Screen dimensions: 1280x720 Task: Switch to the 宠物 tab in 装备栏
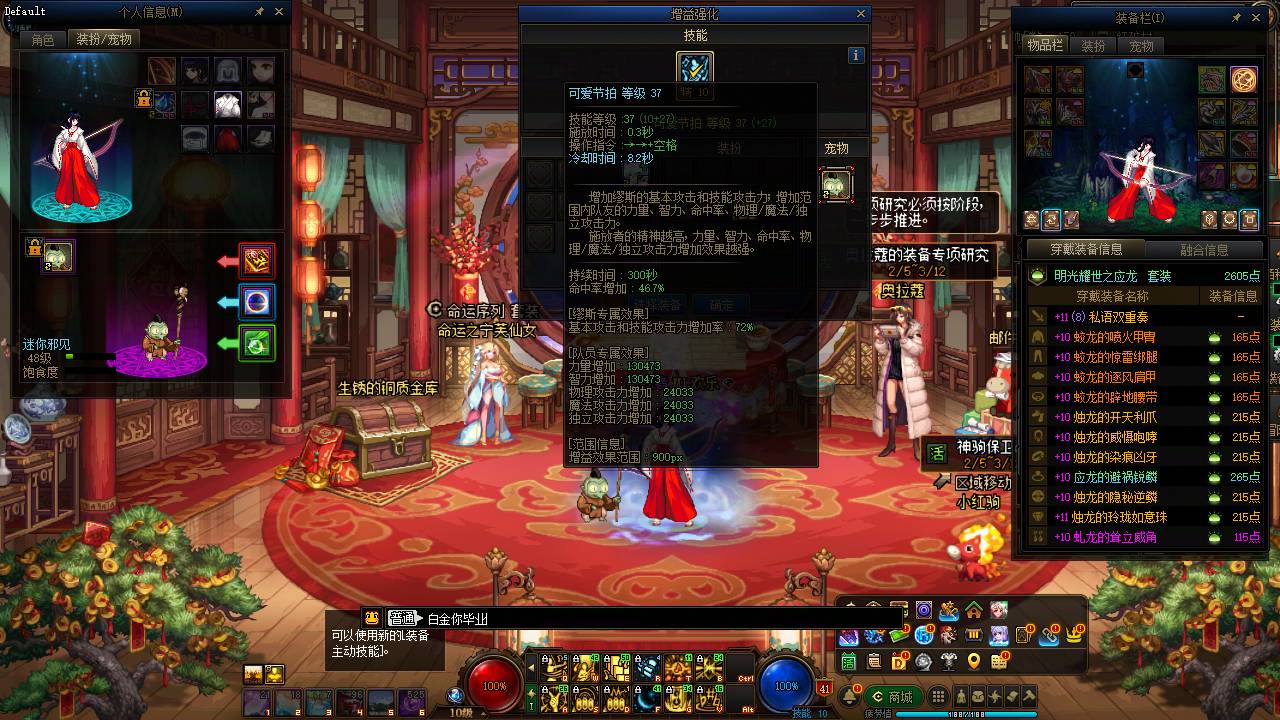(x=1141, y=46)
